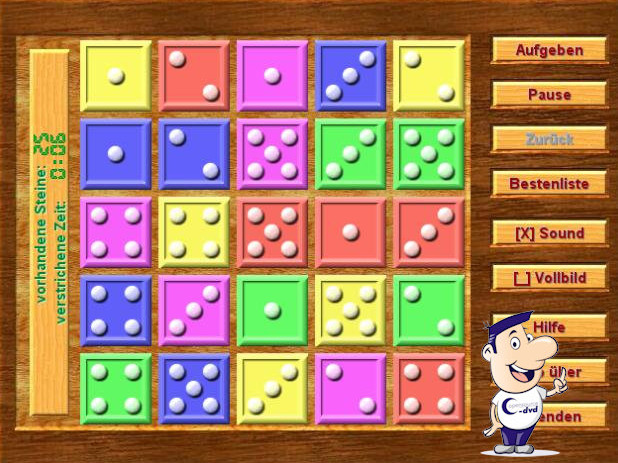Screen dimensions: 618x463
Task: Select the red die showing one
Action: pos(350,232)
